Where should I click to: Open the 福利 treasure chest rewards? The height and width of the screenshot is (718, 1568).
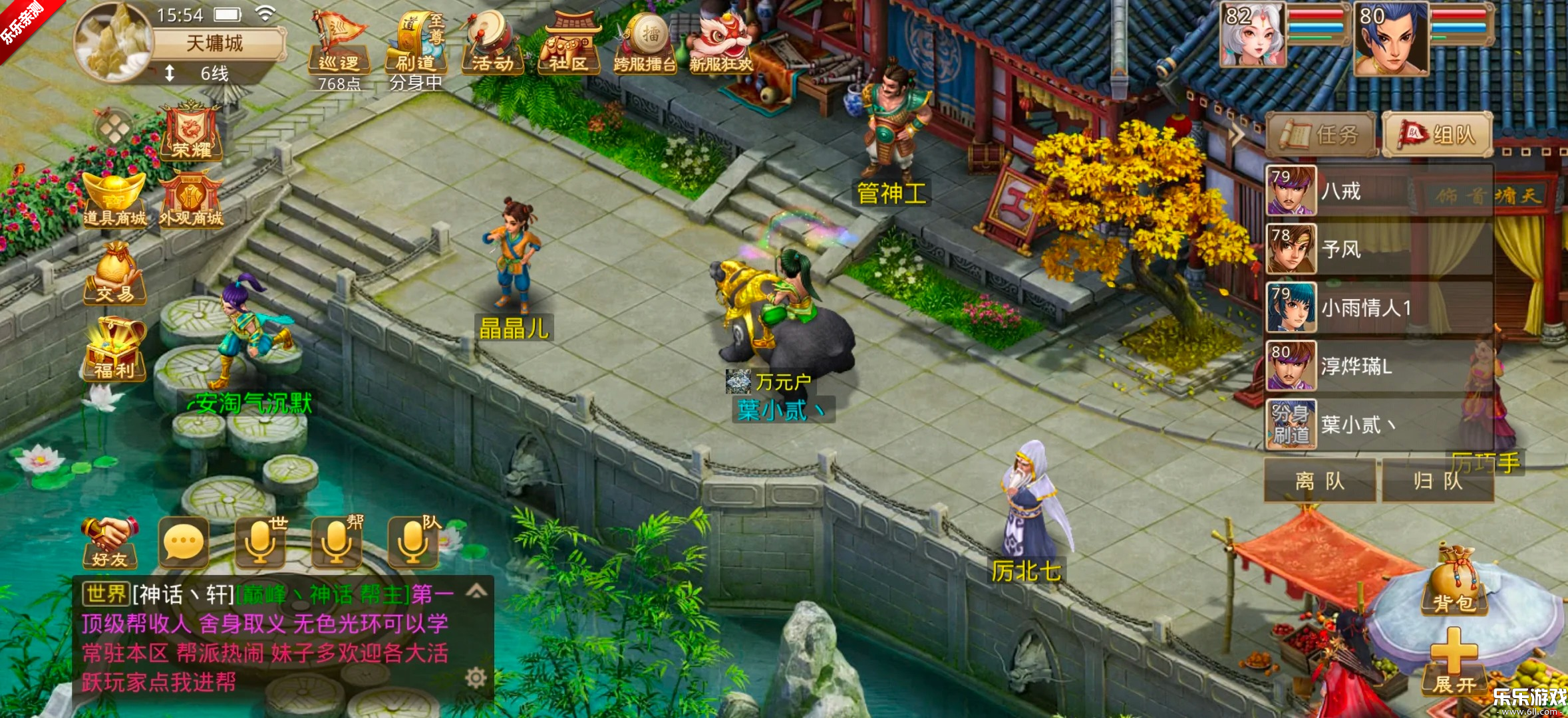click(114, 348)
